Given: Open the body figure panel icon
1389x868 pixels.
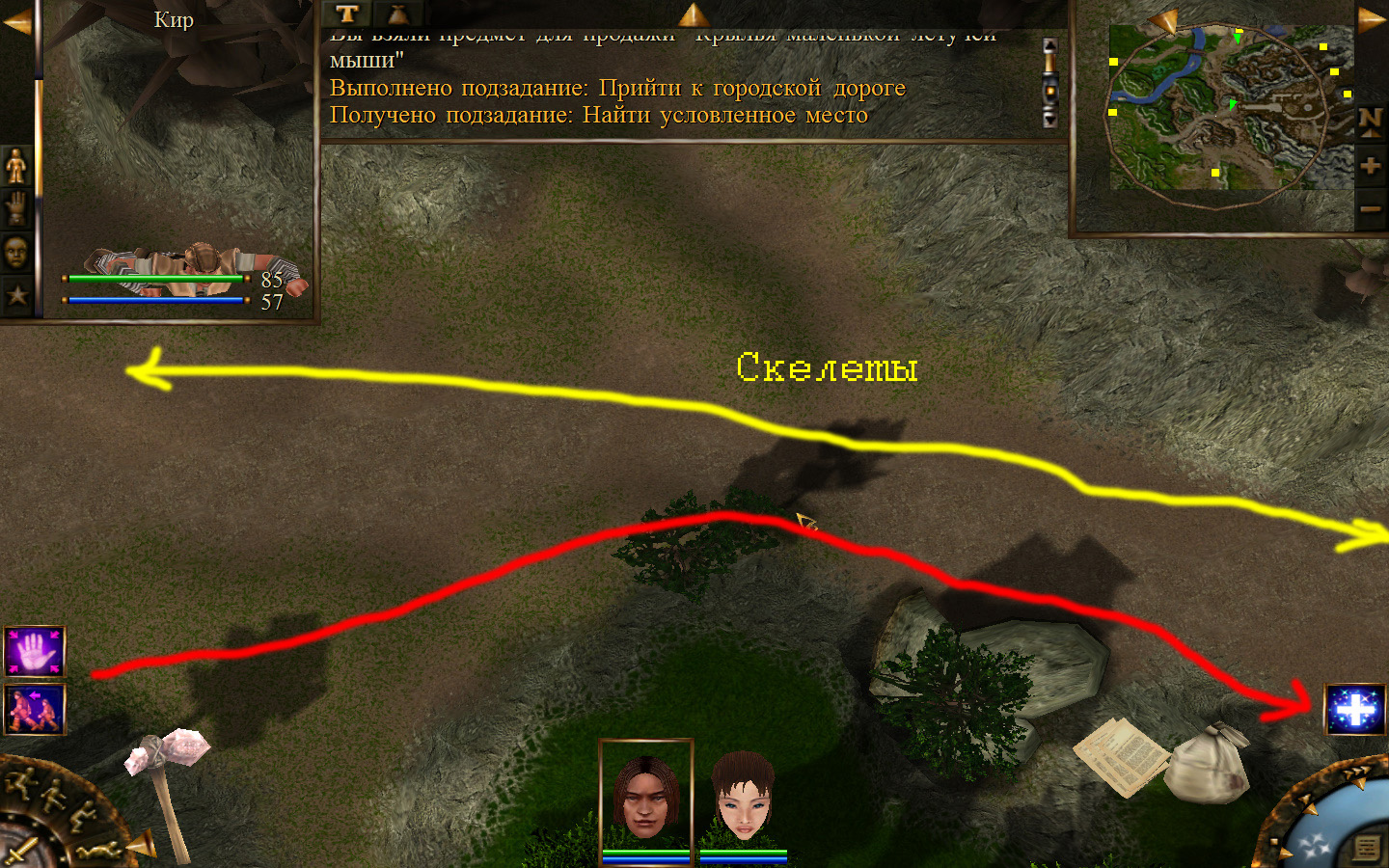Looking at the screenshot, I should click(16, 166).
